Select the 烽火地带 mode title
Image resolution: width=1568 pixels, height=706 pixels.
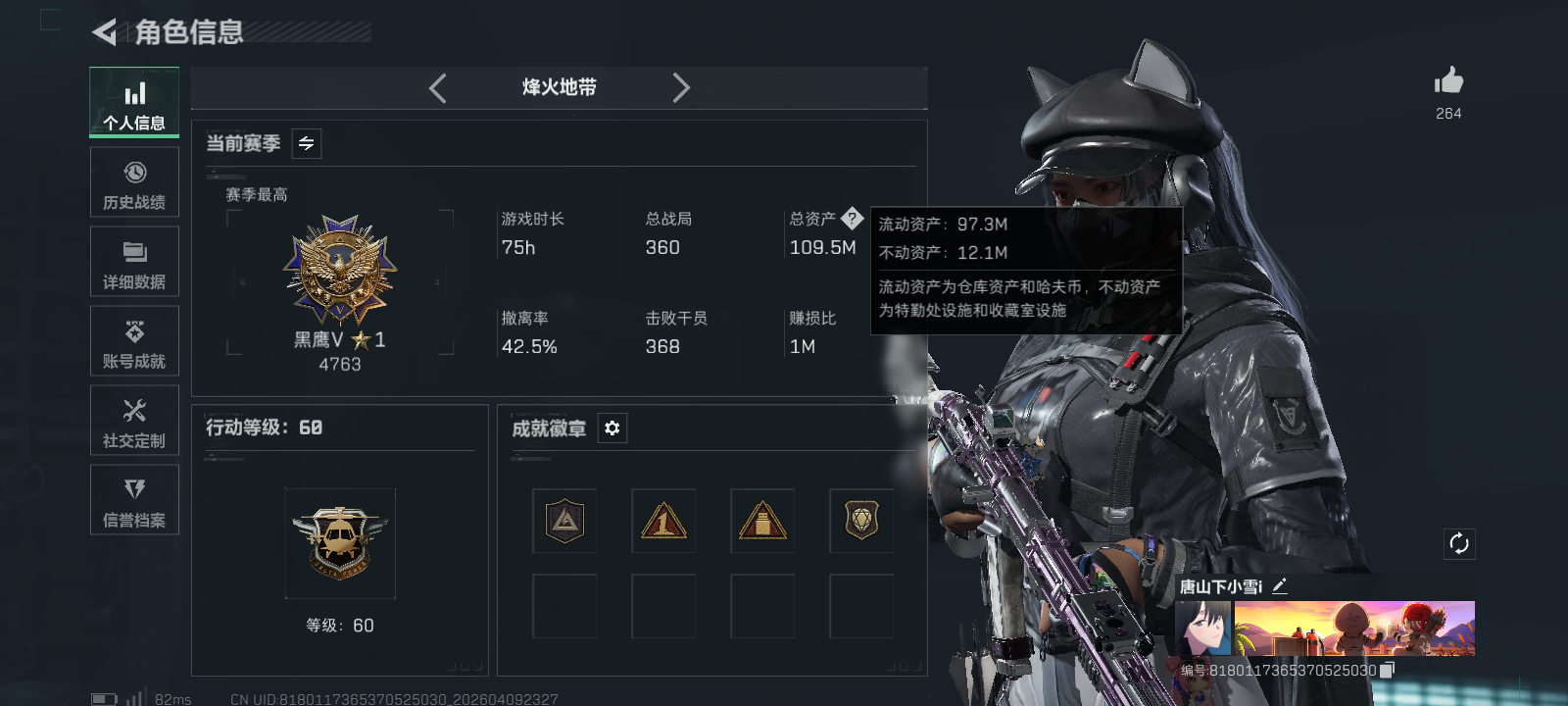[x=560, y=87]
